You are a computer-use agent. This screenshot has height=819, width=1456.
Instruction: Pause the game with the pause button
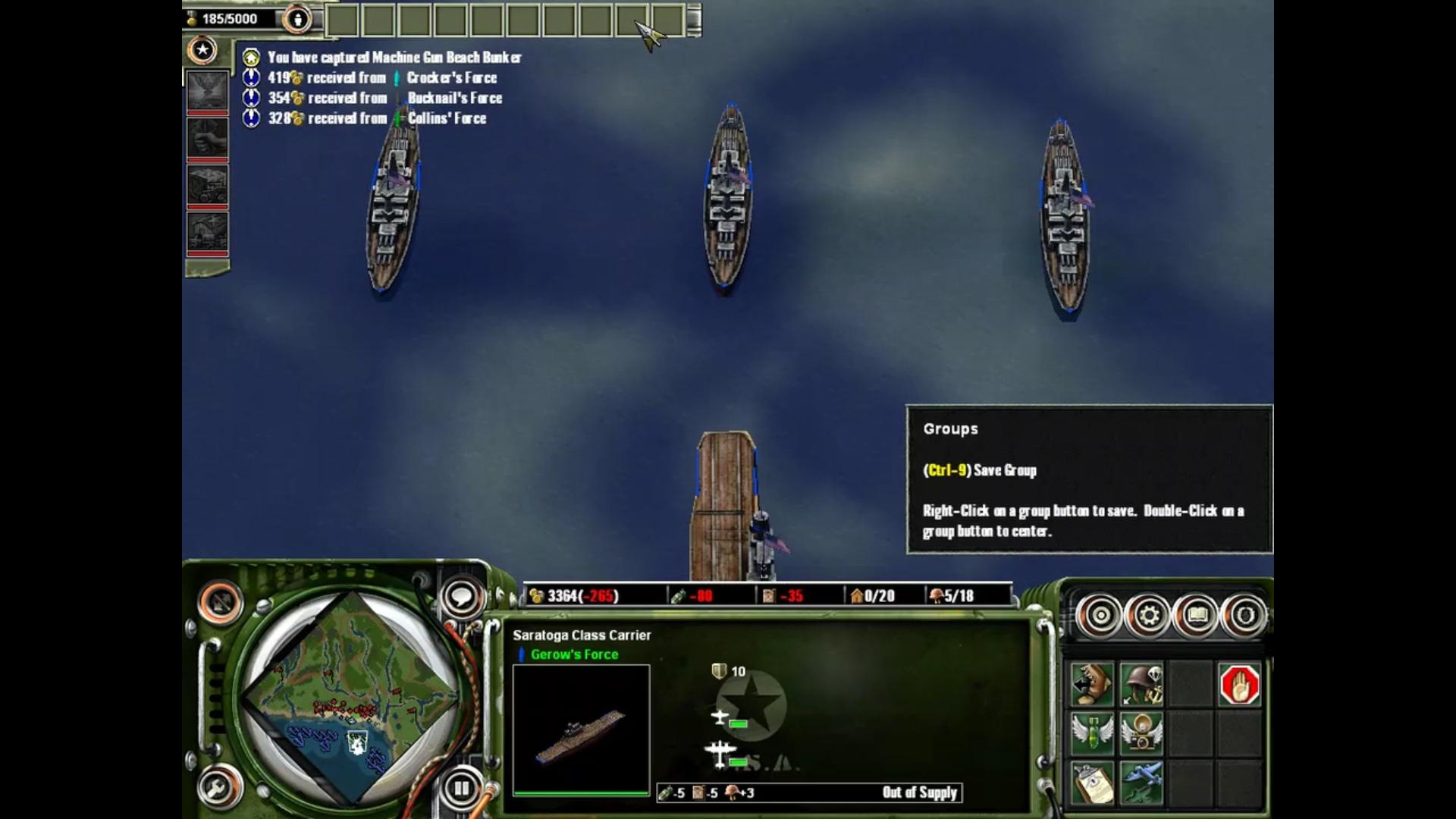pos(461,788)
